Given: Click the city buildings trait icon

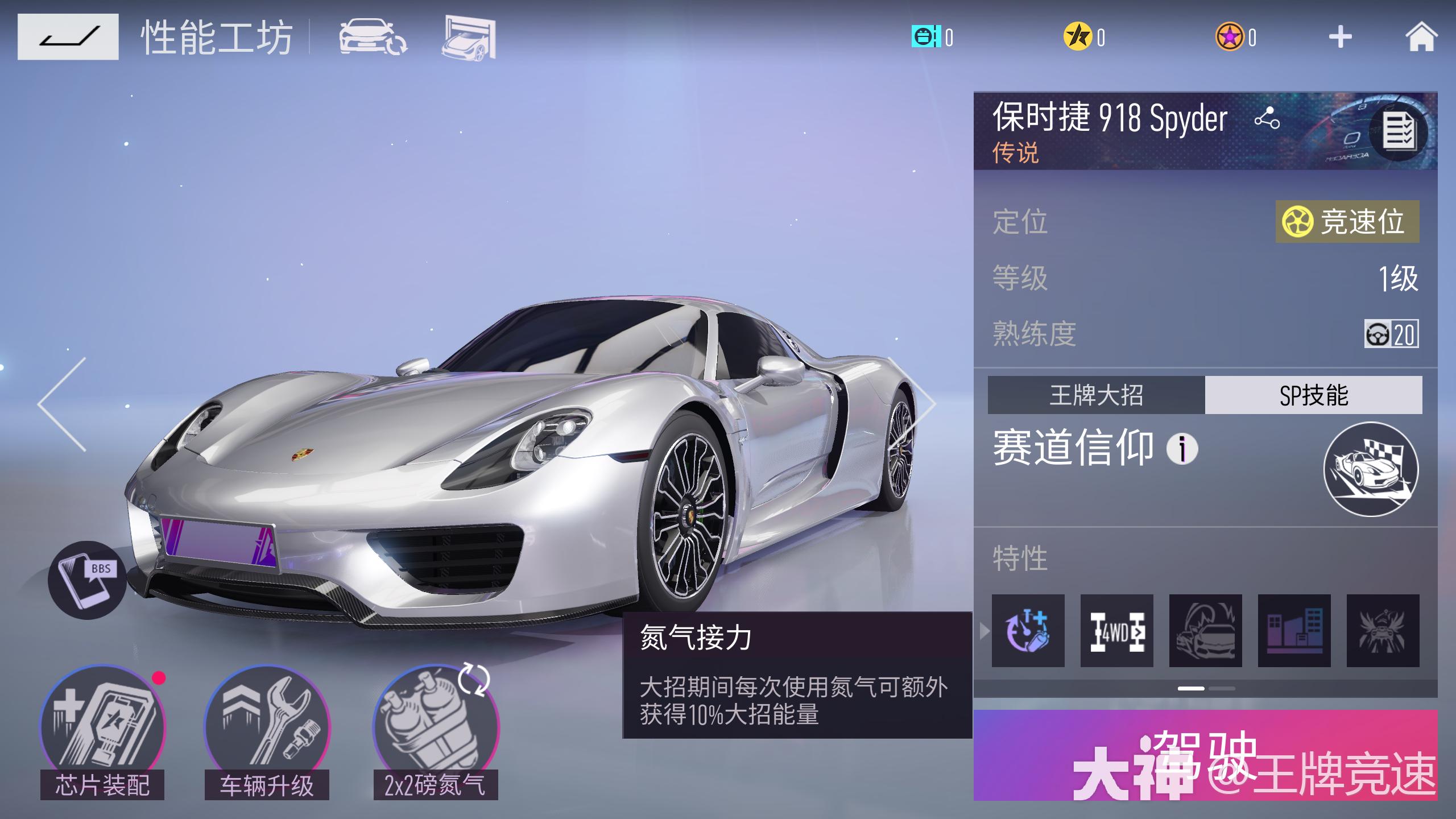Looking at the screenshot, I should click(x=1294, y=631).
